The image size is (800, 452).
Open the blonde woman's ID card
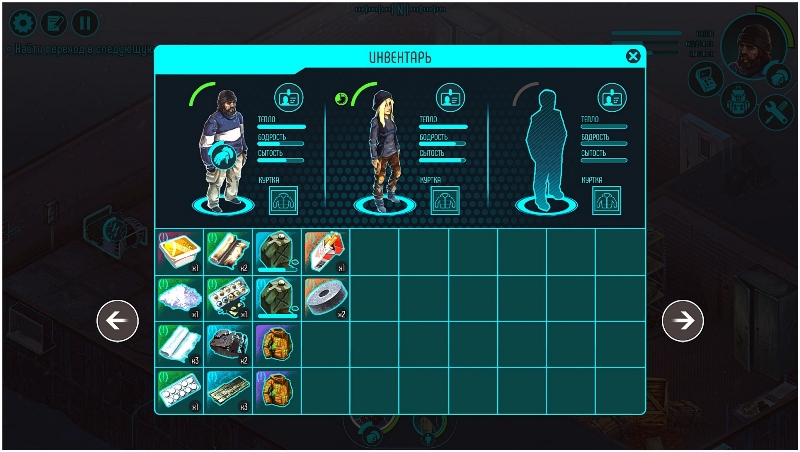450,97
